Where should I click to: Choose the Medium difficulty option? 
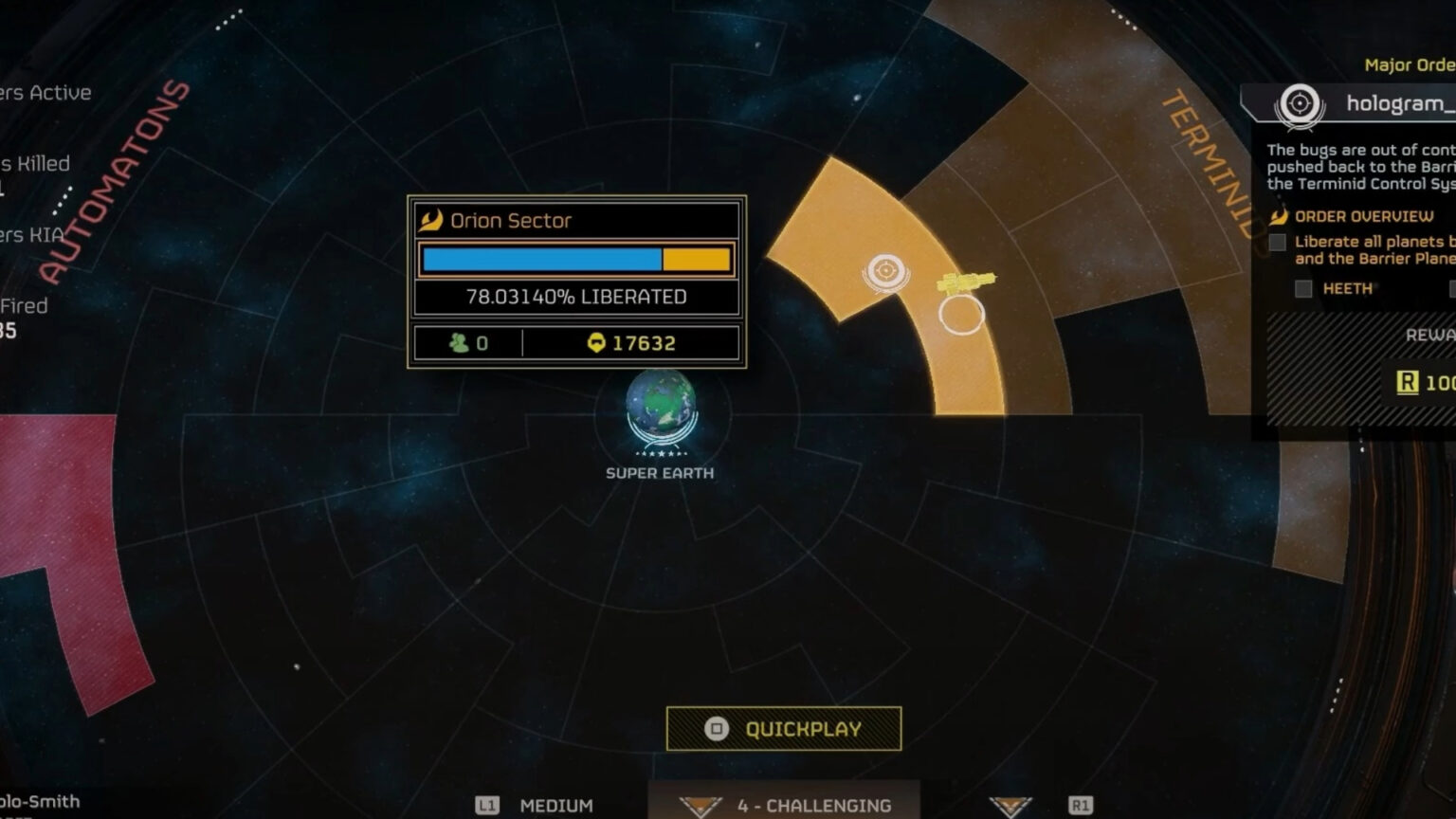(555, 806)
